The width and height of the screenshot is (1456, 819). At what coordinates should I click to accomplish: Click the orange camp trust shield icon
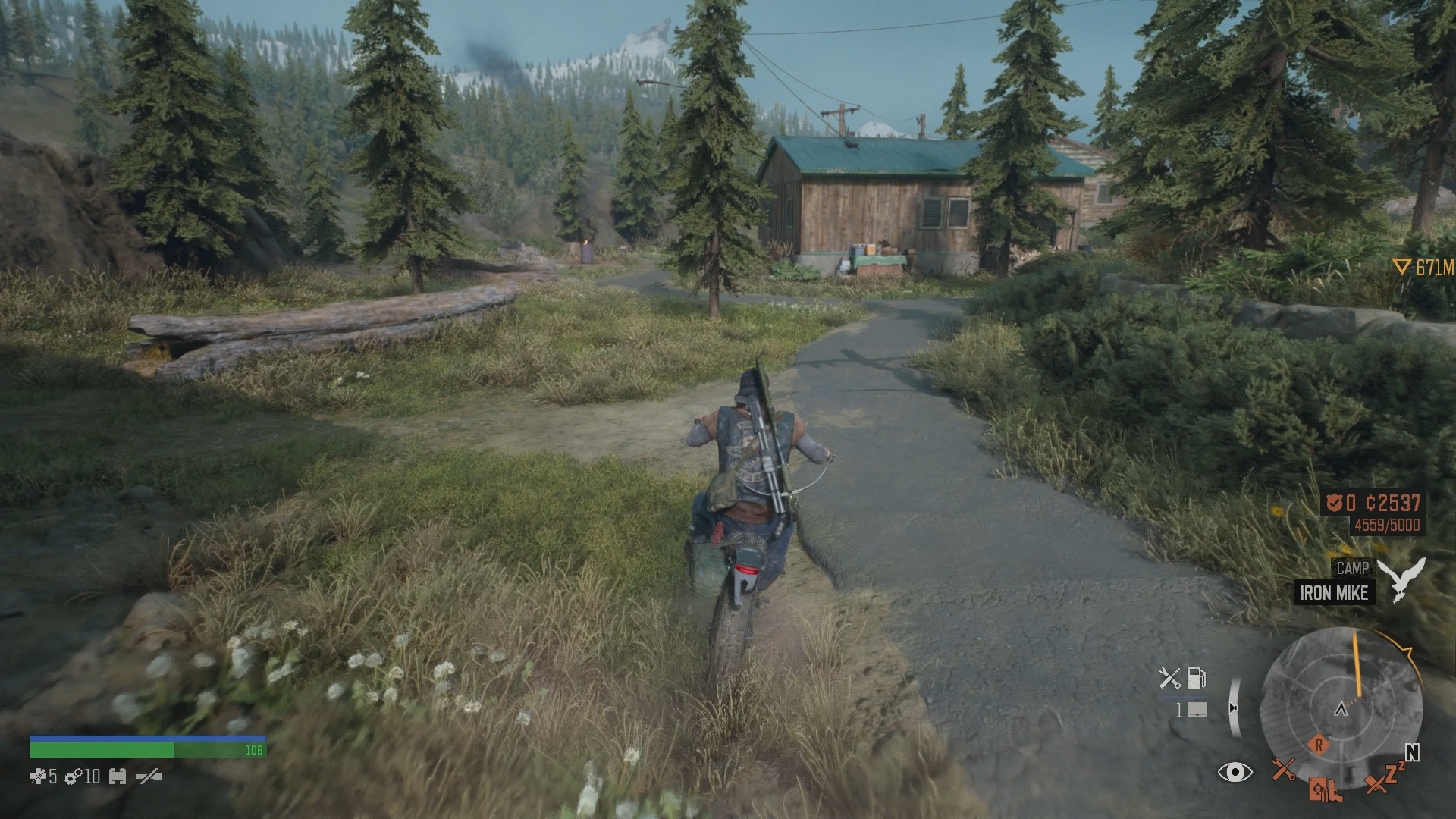click(1334, 502)
